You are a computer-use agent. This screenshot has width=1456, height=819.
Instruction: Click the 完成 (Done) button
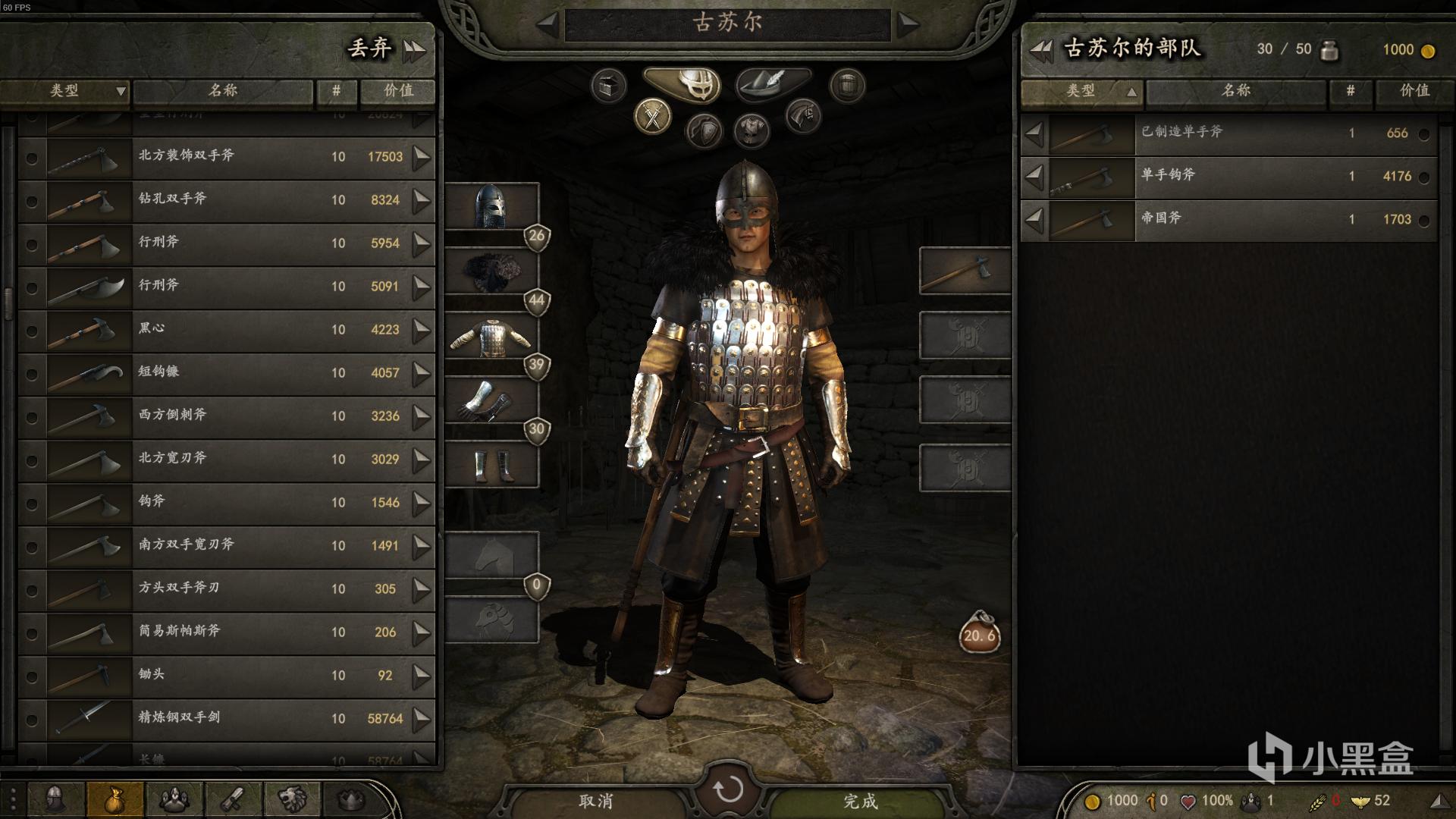[x=860, y=801]
